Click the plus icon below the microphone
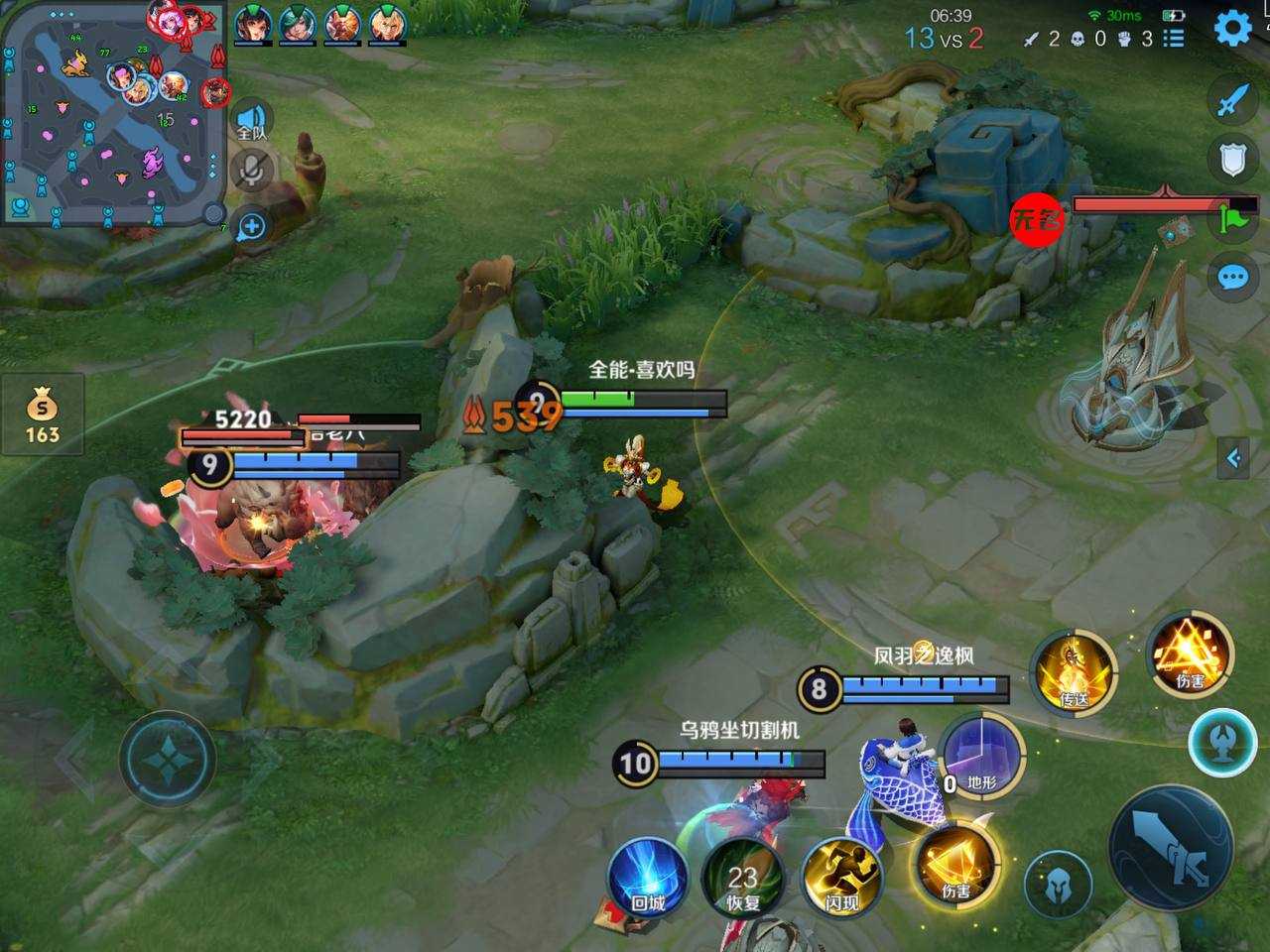This screenshot has width=1270, height=952. click(x=252, y=226)
